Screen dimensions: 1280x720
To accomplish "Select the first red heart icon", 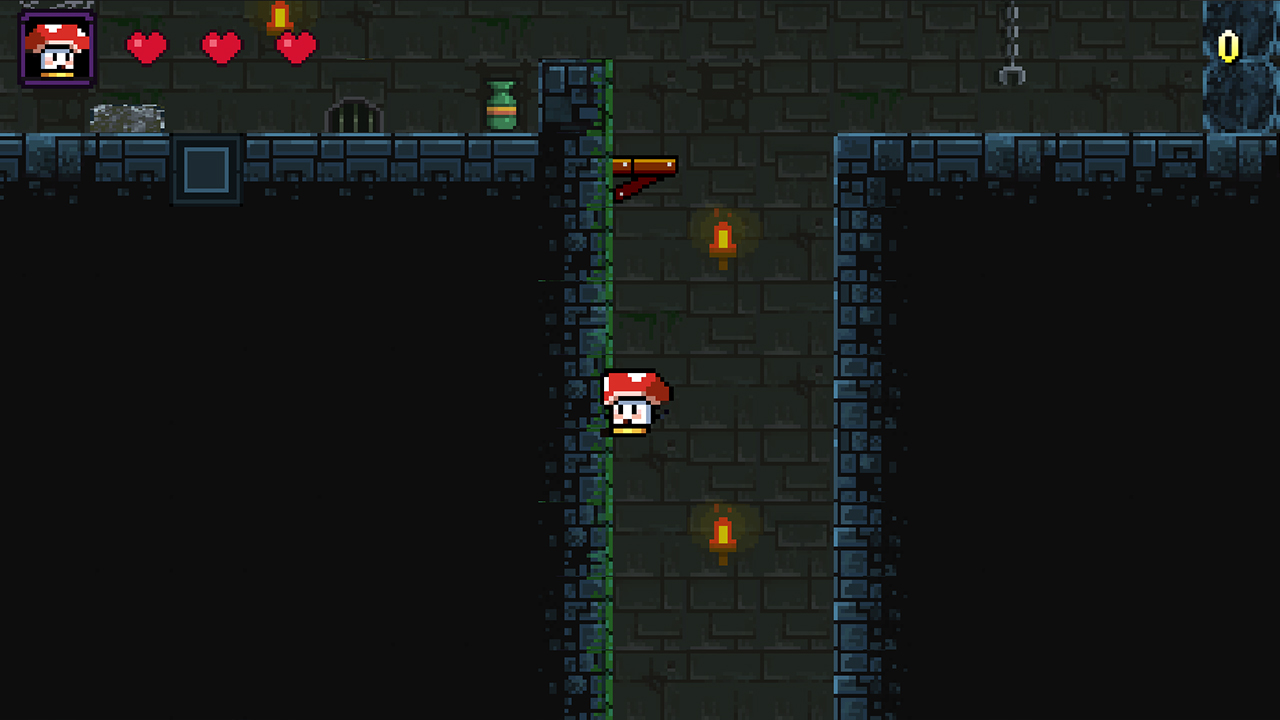I will click(x=147, y=47).
